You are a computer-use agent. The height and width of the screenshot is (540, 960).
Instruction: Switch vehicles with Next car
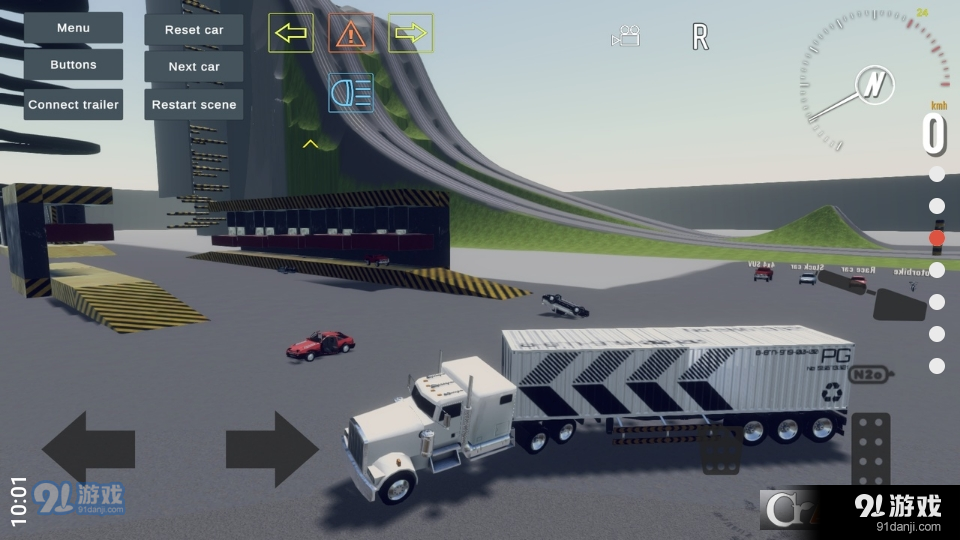pos(194,67)
